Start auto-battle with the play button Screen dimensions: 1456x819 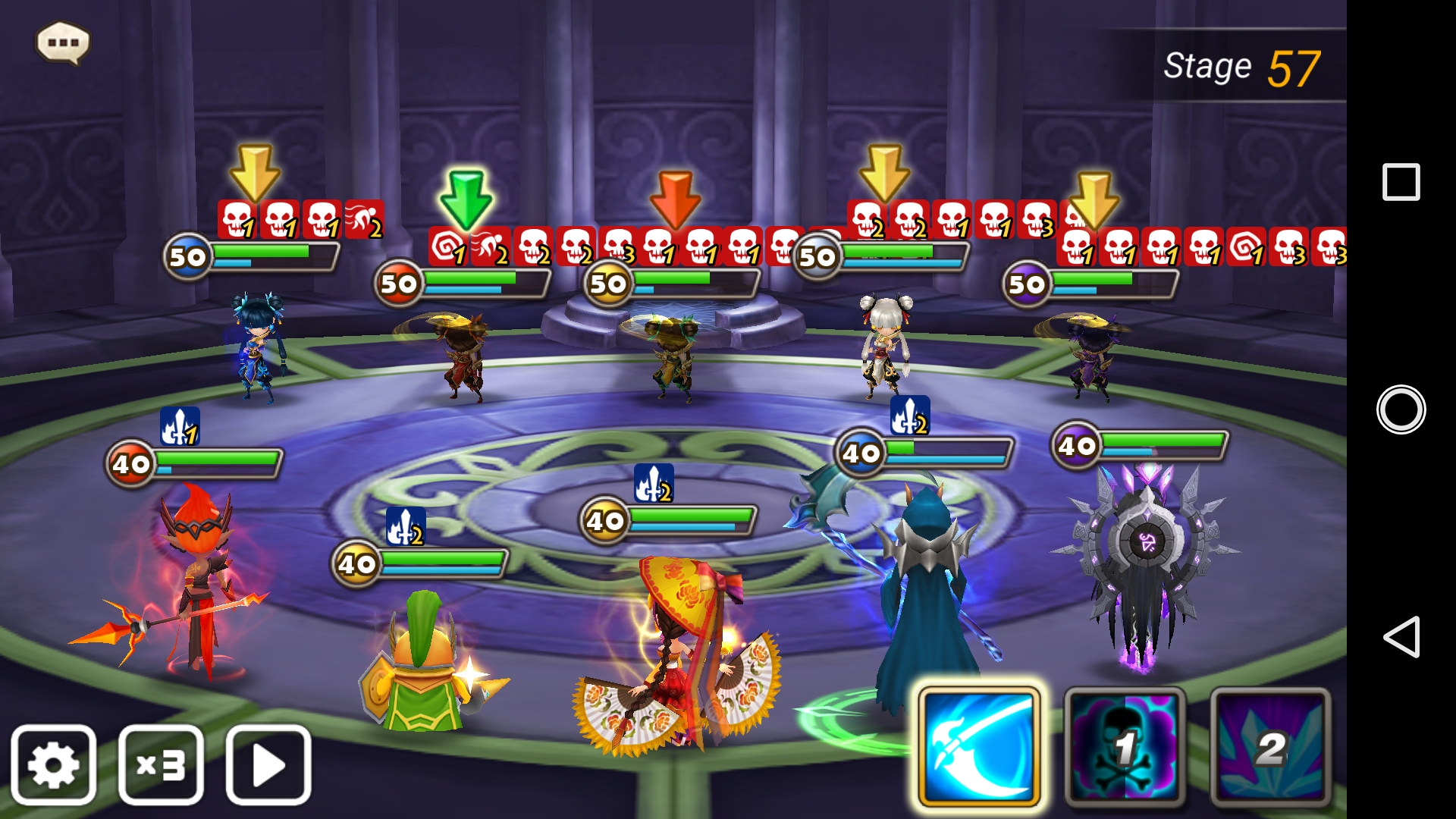coord(268,764)
